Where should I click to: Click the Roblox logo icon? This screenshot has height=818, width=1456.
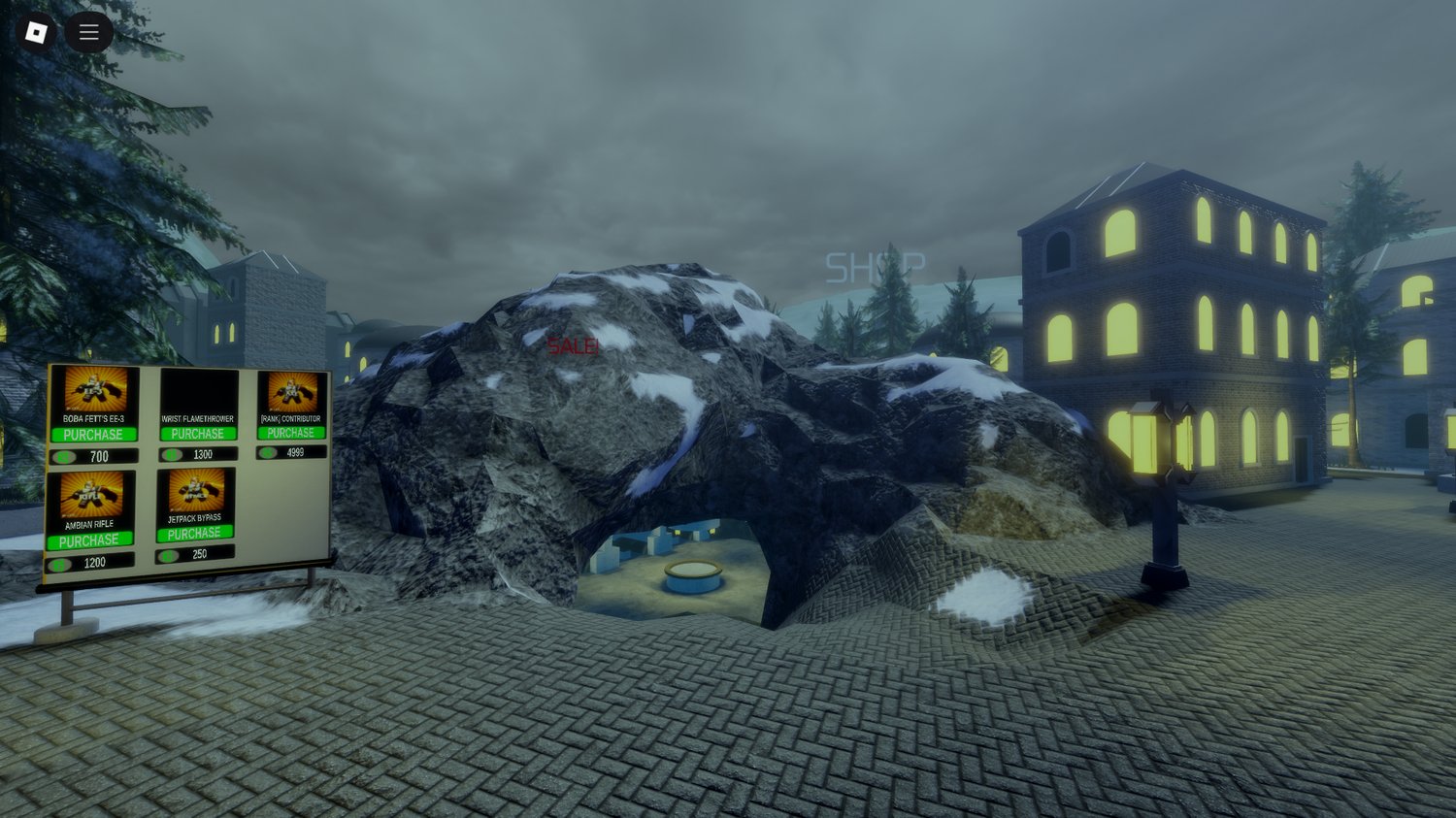[37, 31]
